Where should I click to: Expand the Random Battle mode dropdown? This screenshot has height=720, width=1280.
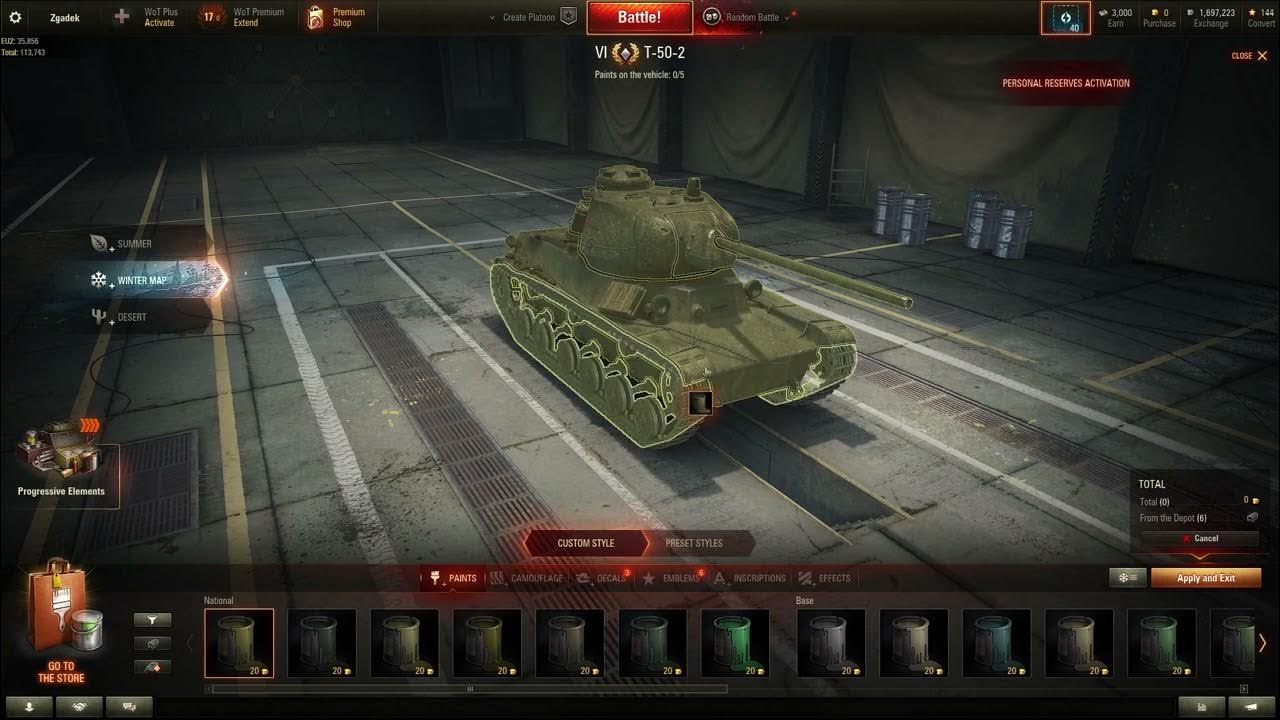pos(787,16)
